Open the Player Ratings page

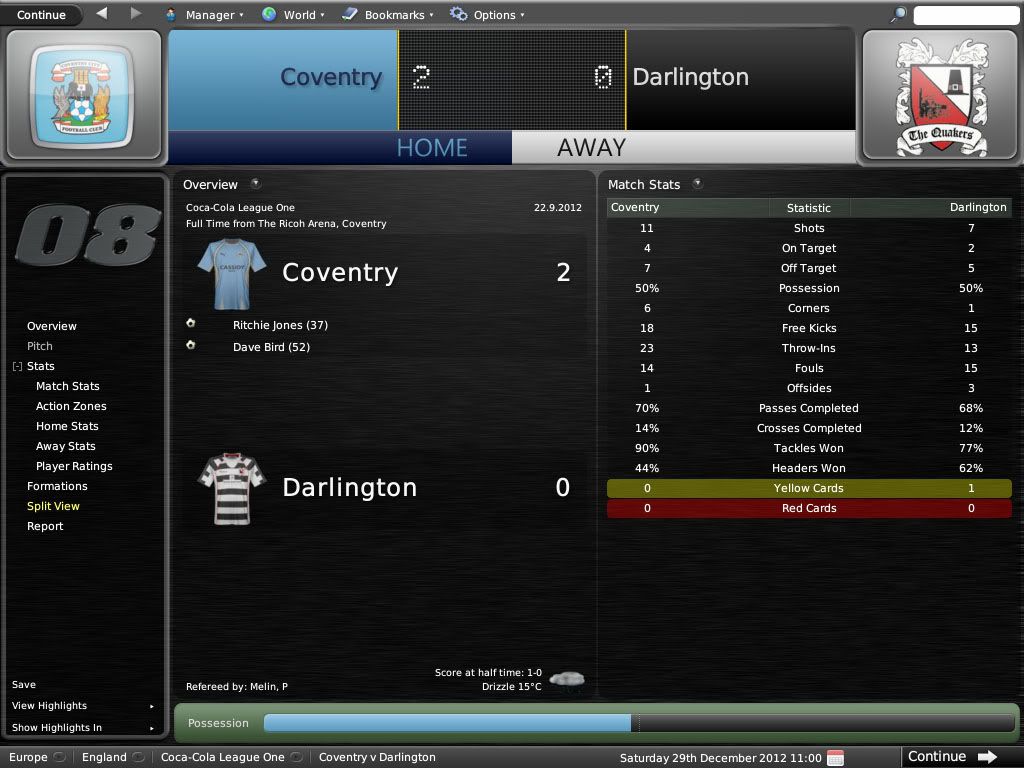click(x=74, y=466)
